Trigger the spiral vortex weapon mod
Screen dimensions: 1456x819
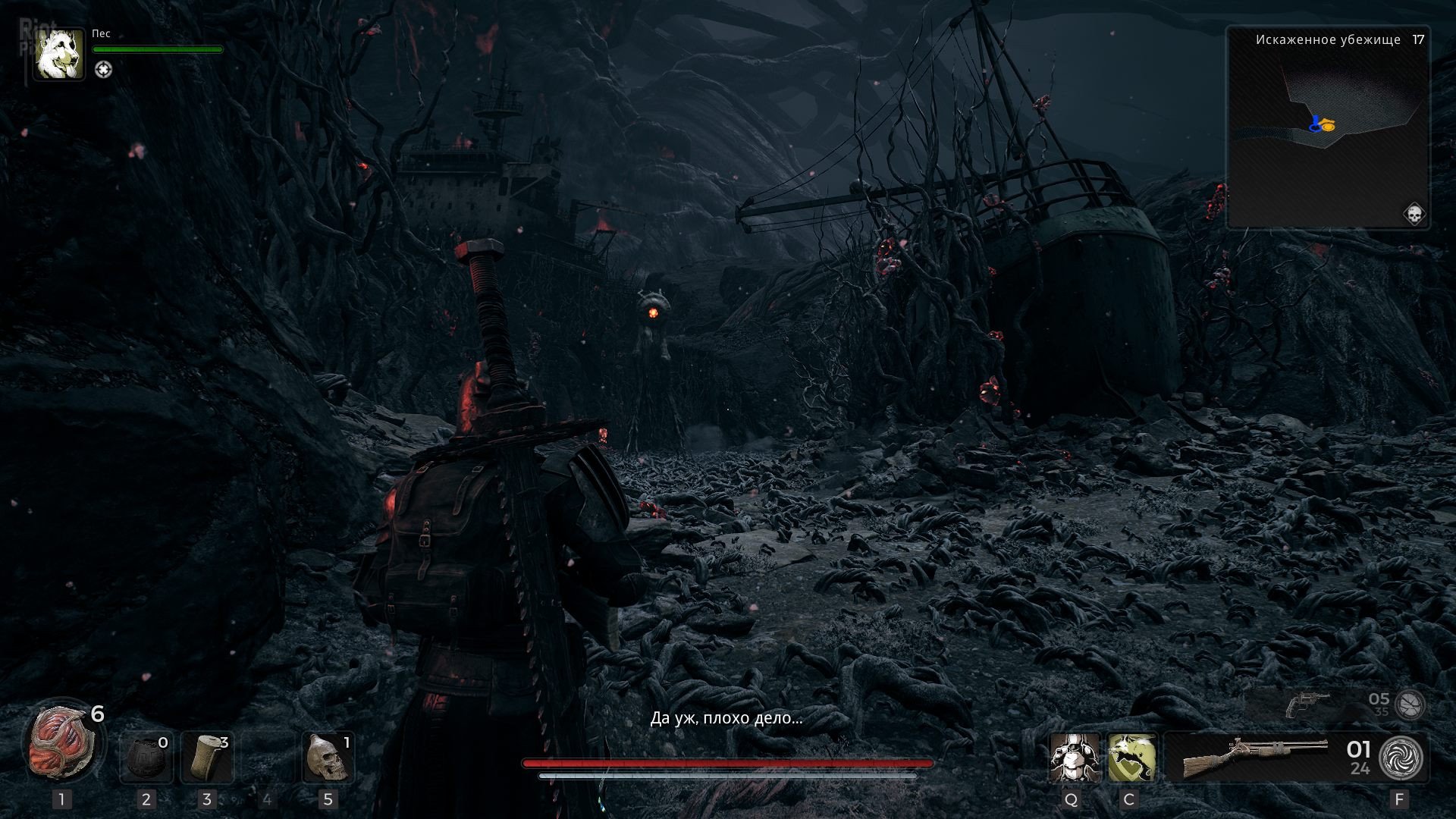(1401, 758)
